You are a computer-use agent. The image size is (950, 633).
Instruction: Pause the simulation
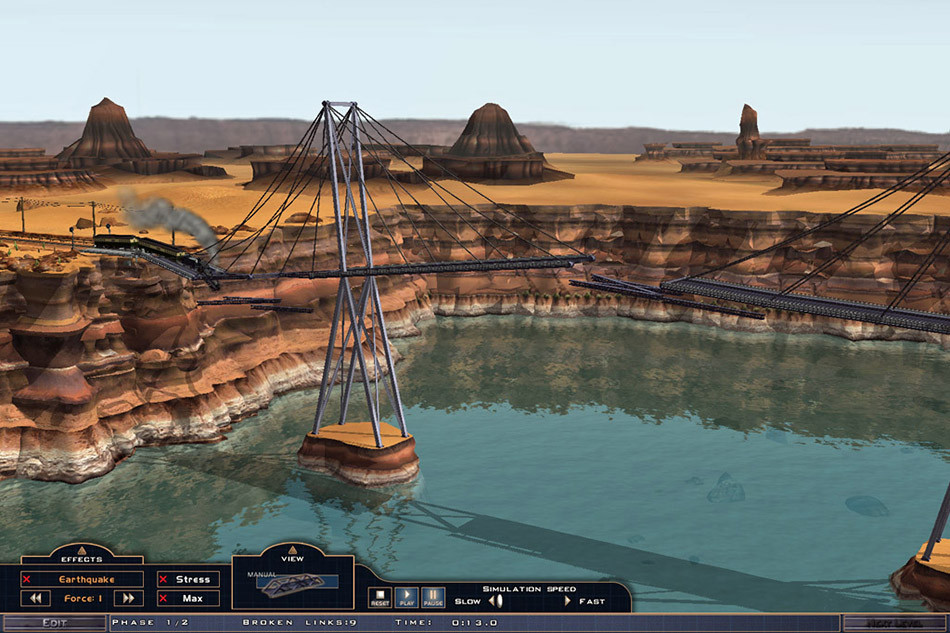pos(433,597)
